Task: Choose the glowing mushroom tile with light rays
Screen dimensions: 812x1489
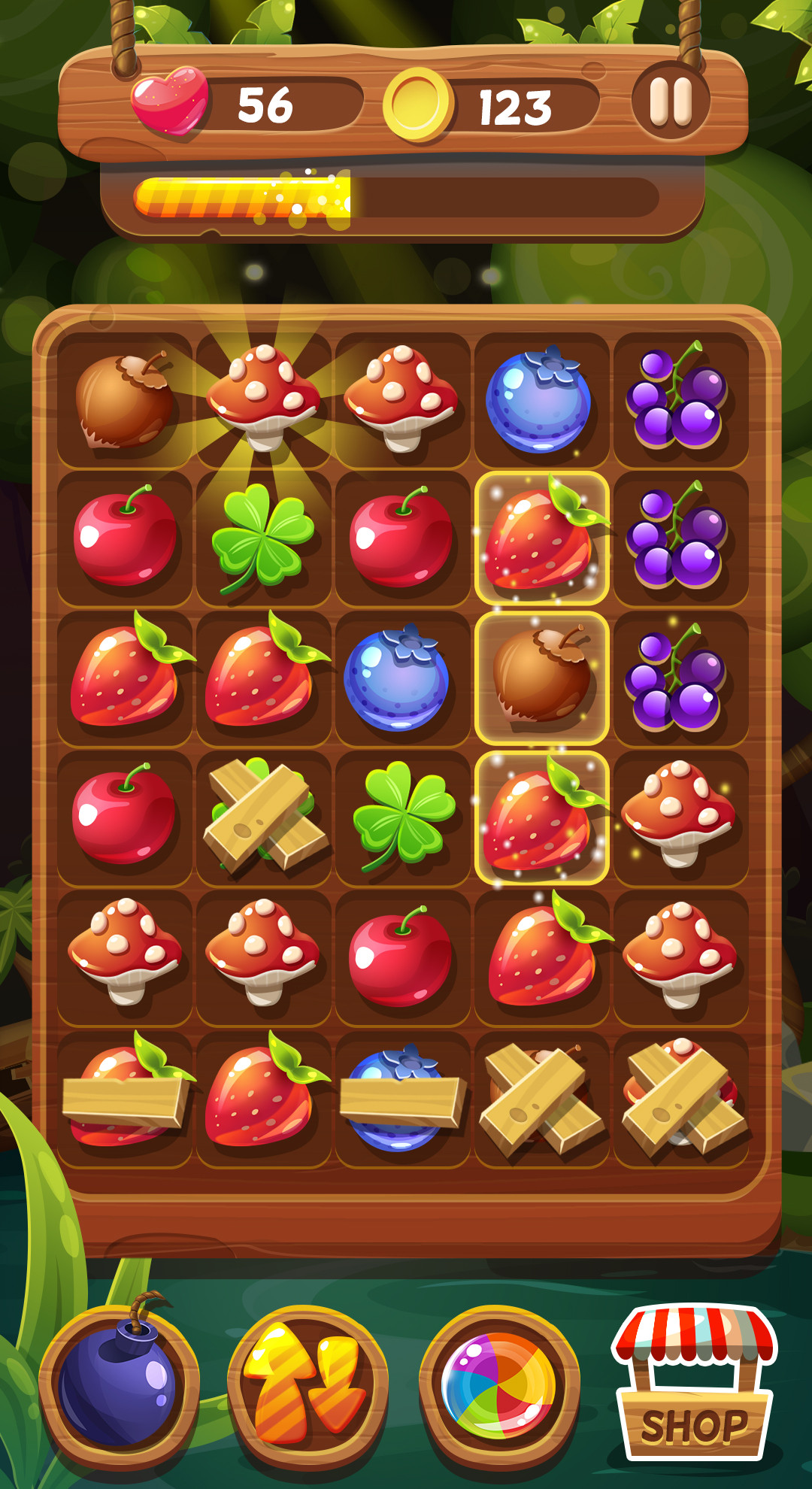Action: click(x=263, y=399)
